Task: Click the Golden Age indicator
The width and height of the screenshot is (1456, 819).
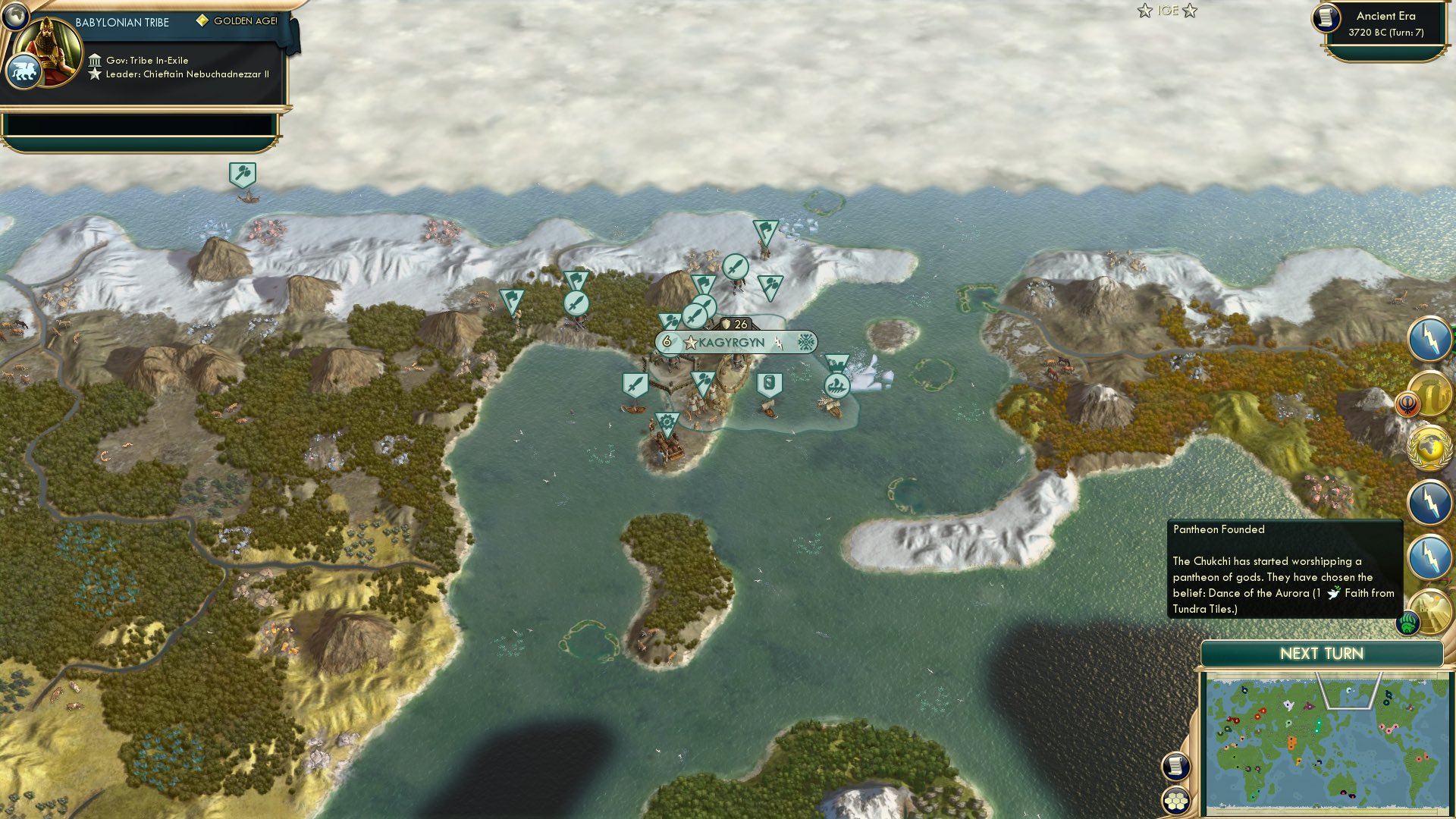Action: (x=237, y=21)
